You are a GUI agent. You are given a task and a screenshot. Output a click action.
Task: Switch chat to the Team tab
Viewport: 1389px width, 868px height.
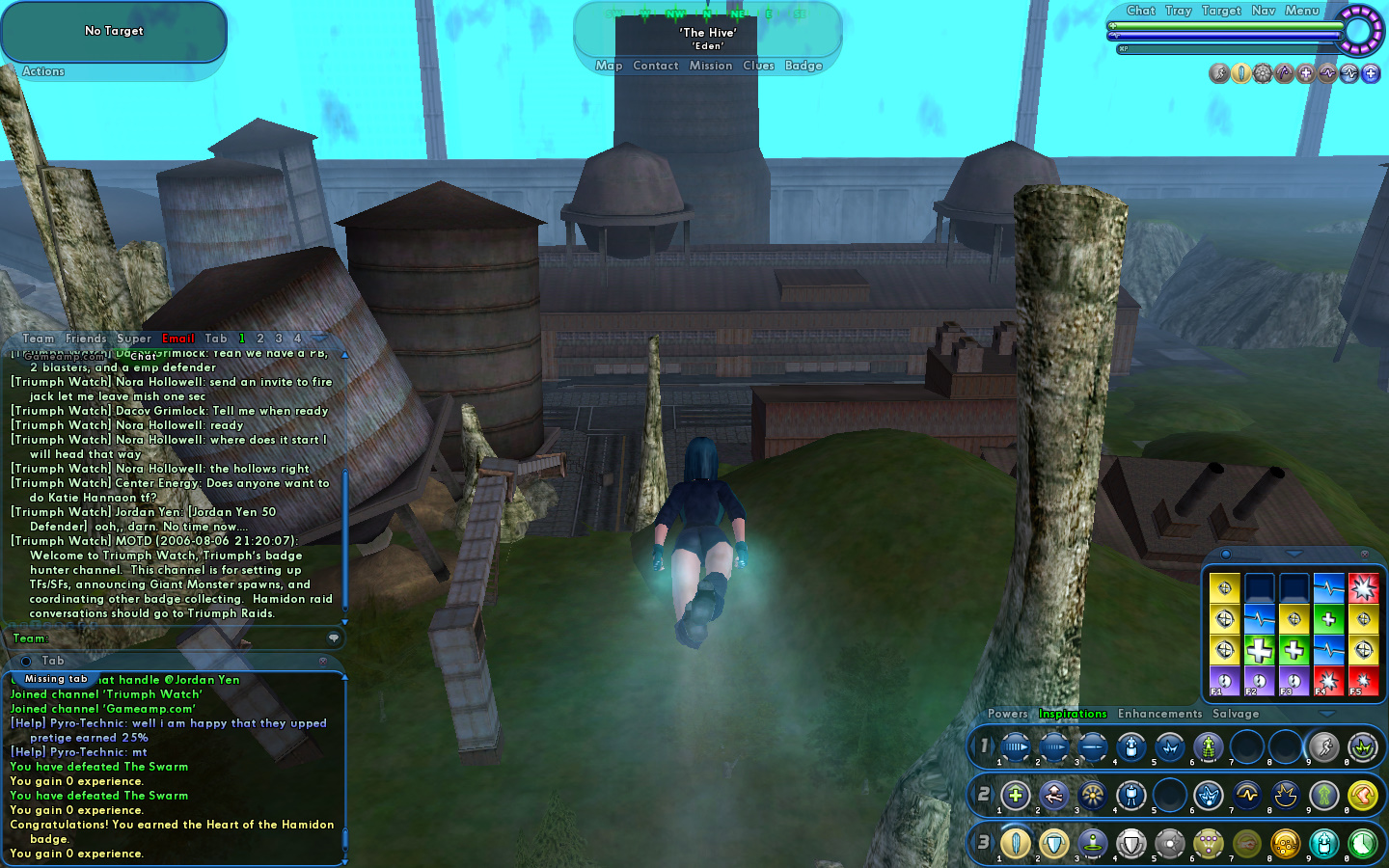point(39,339)
